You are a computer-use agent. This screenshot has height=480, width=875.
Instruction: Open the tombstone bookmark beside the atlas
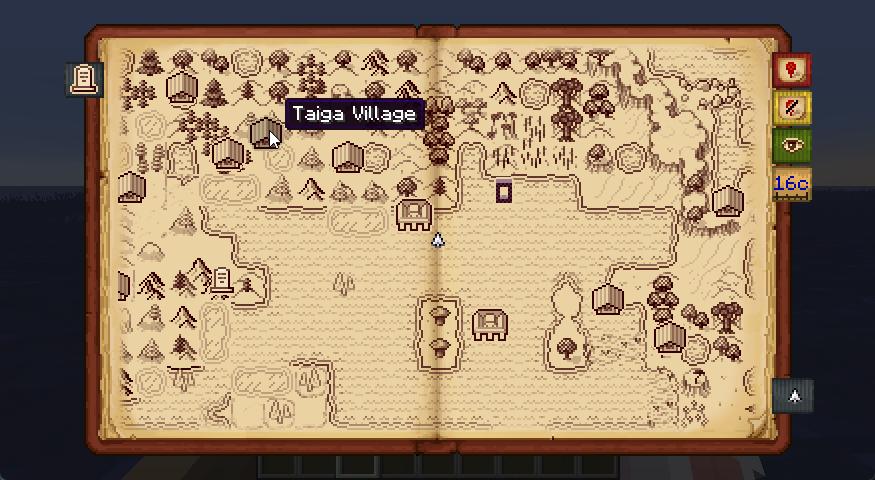pyautogui.click(x=85, y=79)
